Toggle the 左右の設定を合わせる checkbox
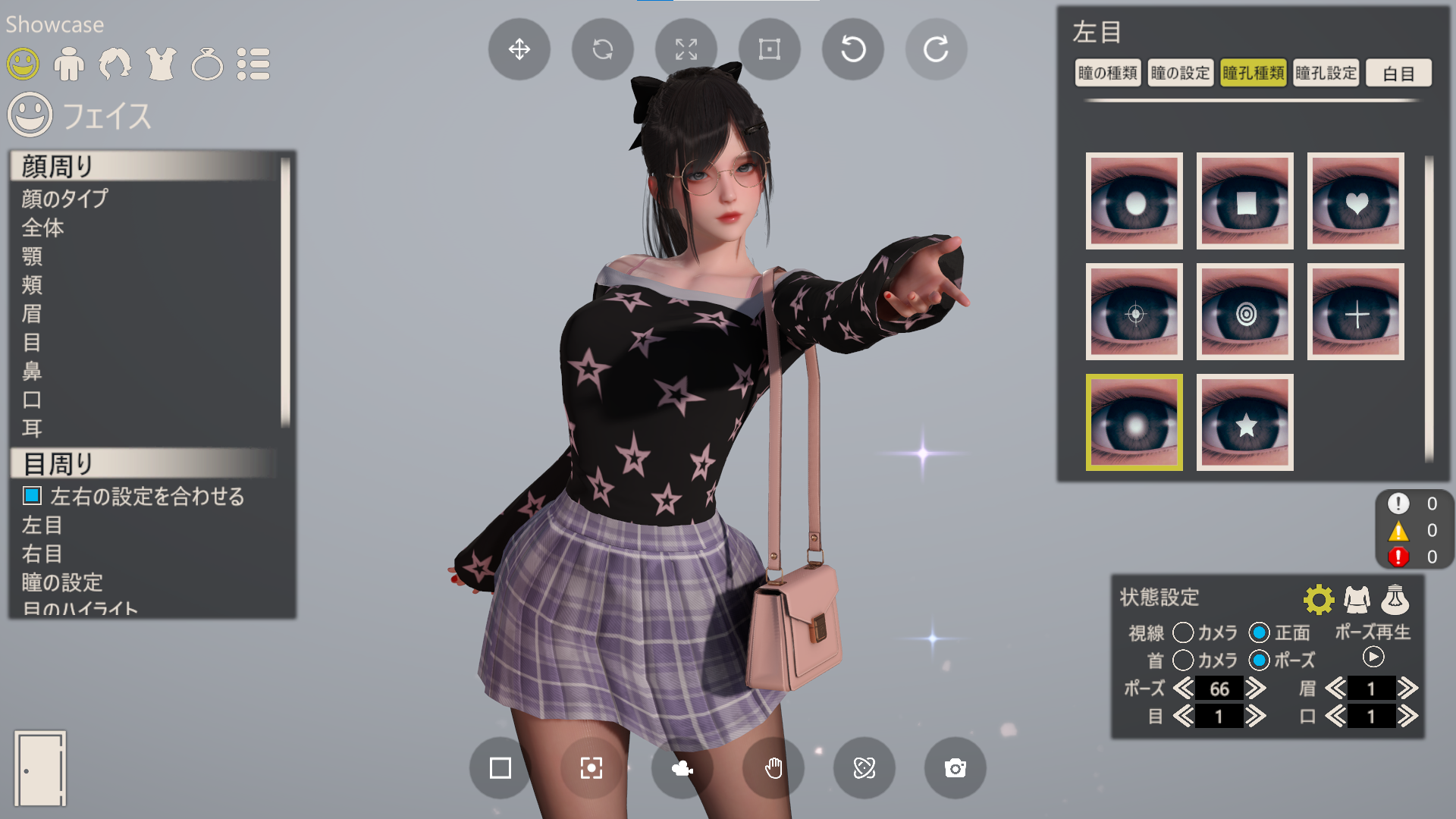 point(31,497)
